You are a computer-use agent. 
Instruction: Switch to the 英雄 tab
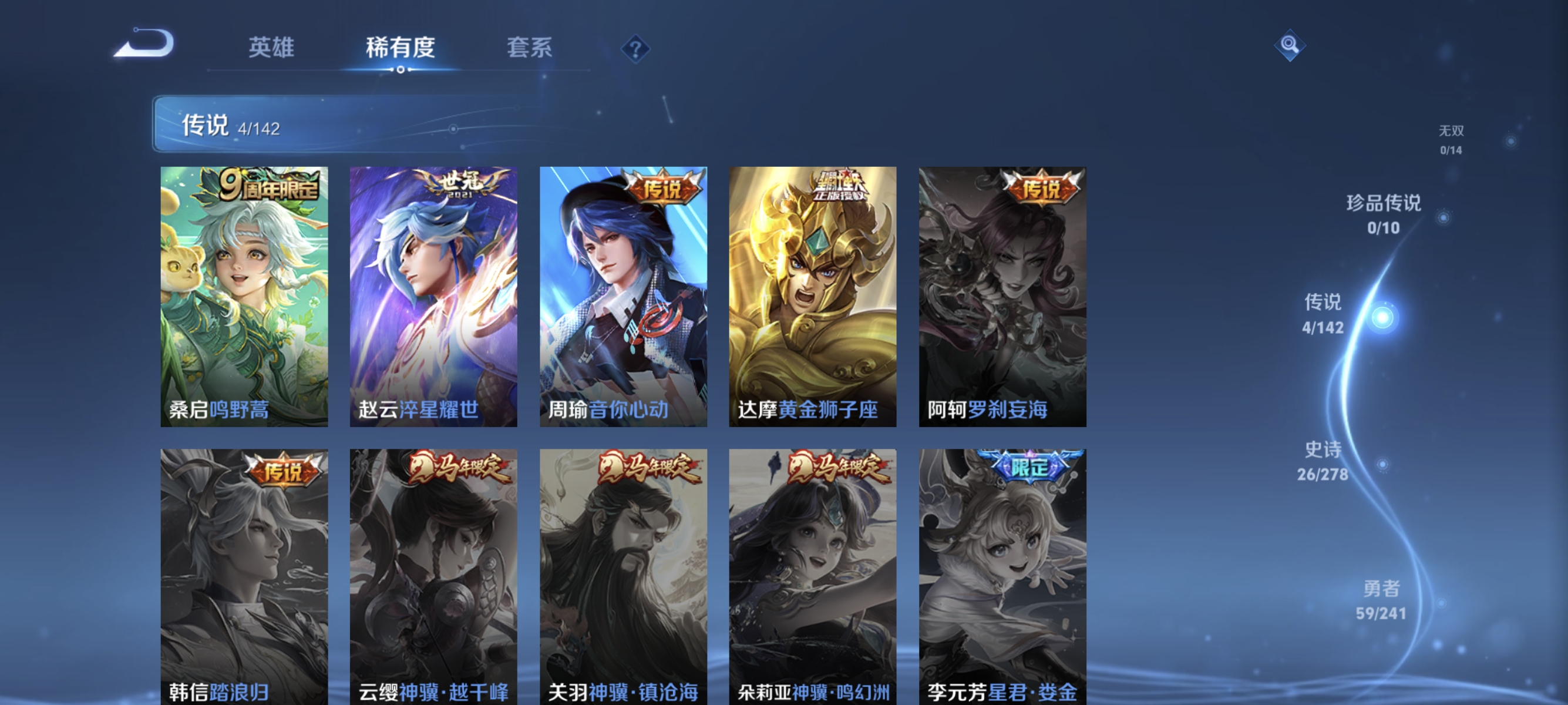[271, 49]
